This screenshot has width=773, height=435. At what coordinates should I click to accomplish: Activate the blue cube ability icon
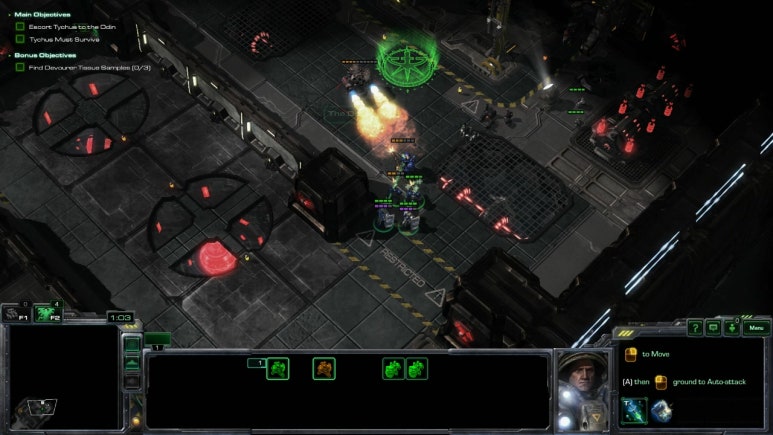pos(660,411)
